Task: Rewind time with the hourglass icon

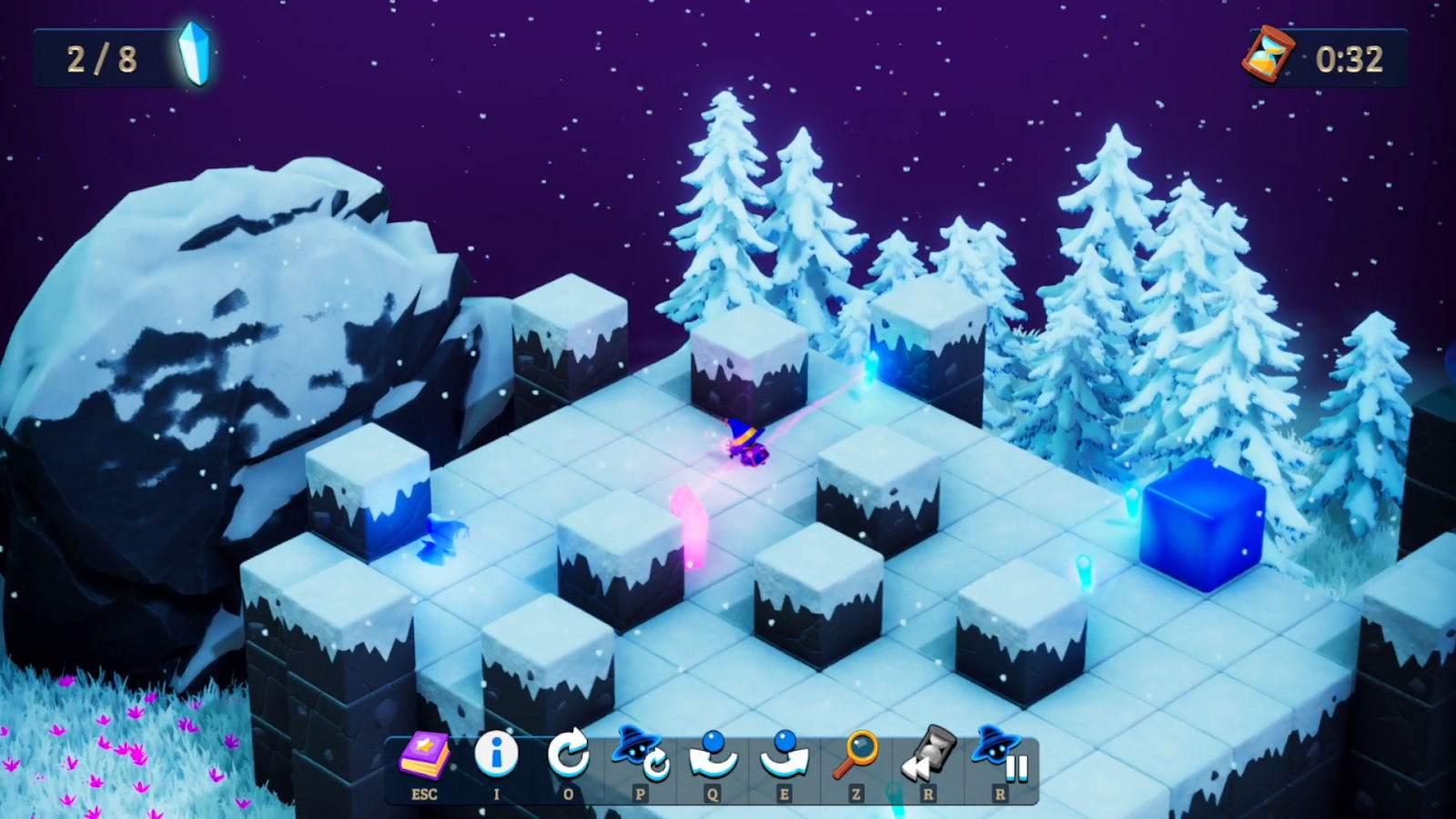Action: [x=927, y=755]
